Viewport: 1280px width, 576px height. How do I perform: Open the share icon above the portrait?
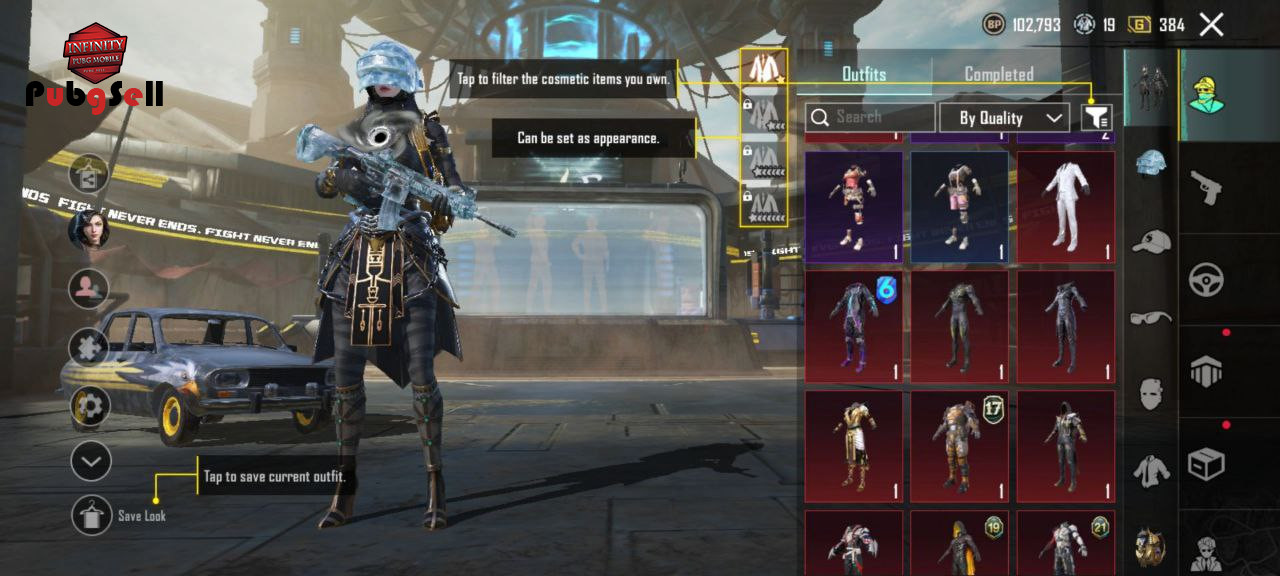point(89,174)
